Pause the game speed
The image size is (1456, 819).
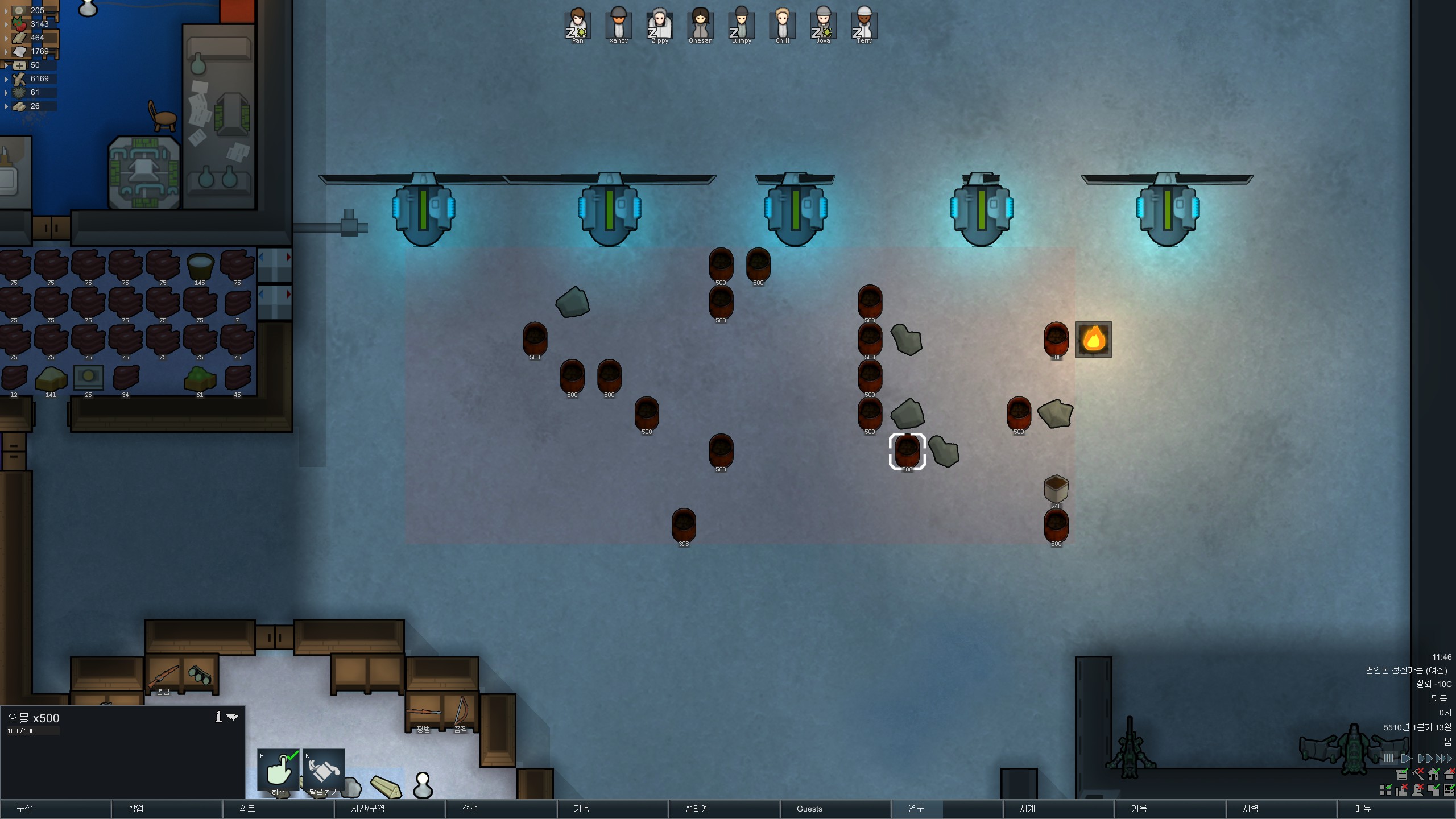coord(1388,758)
